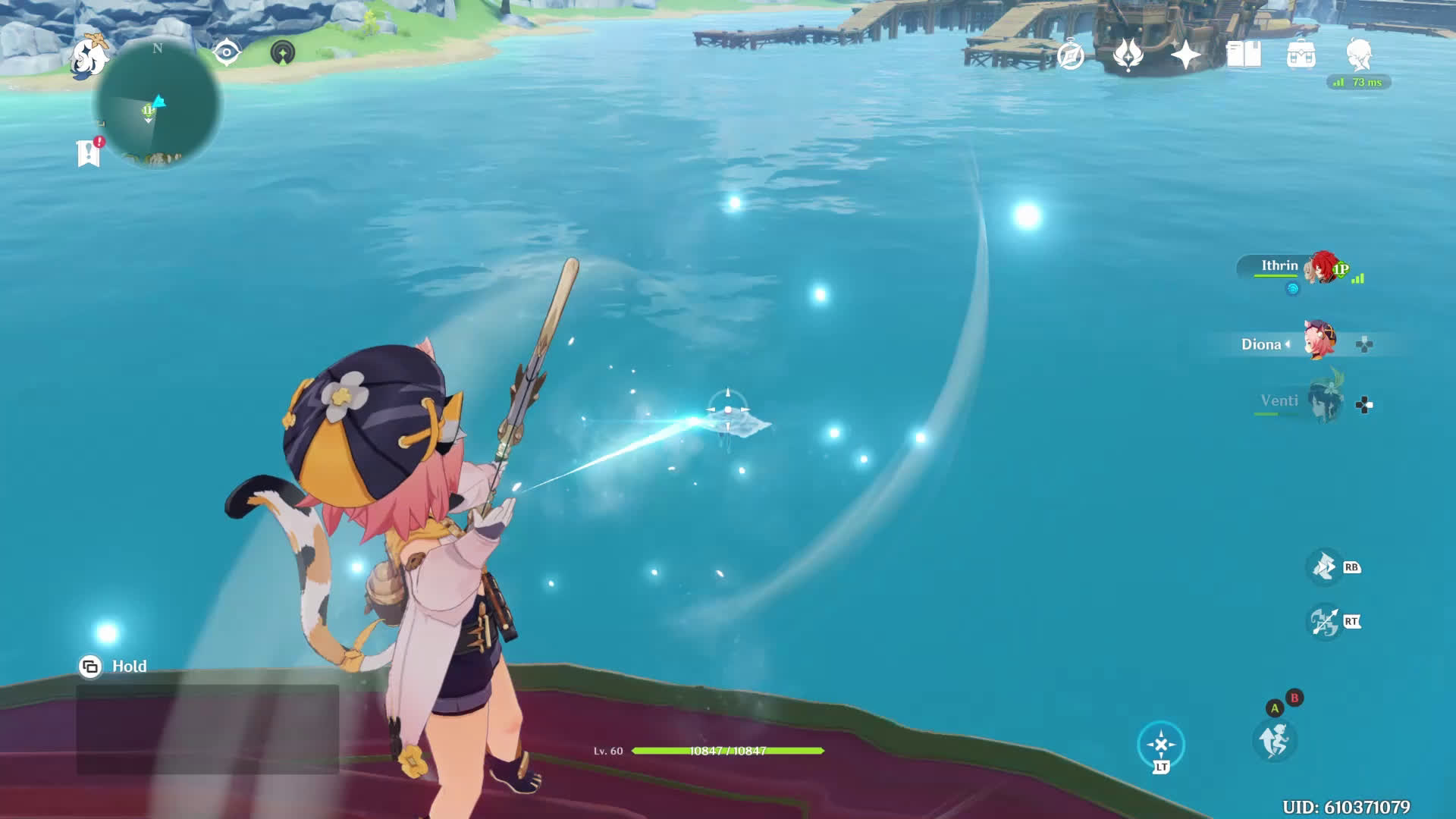This screenshot has height=819, width=1456.
Task: Activate Diona's elemental skill icon
Action: pos(1325,566)
